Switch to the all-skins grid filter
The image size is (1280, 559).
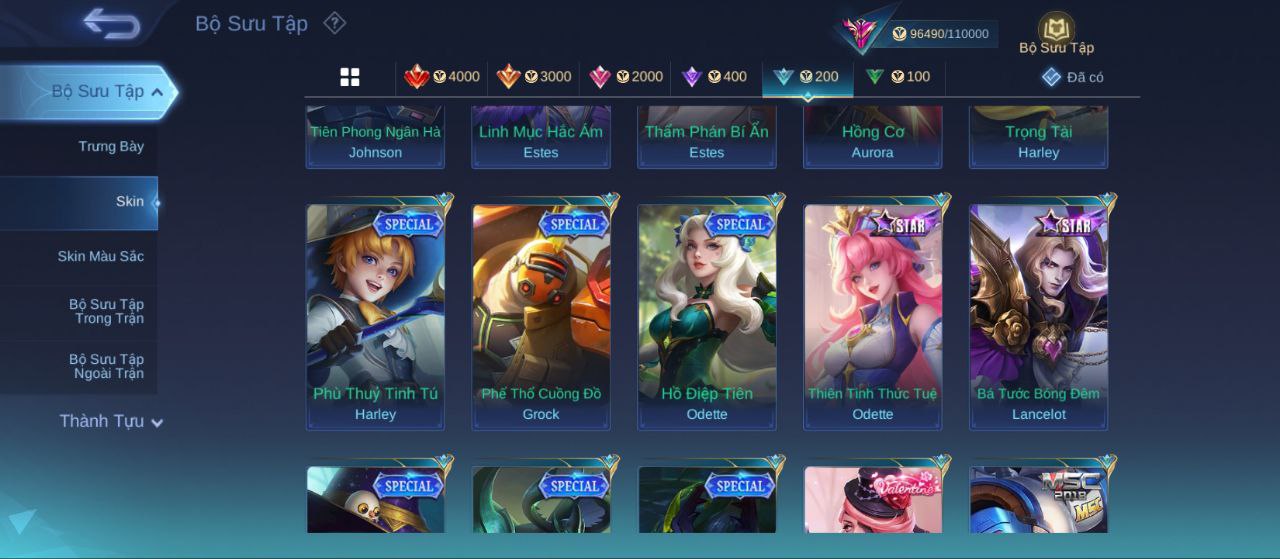pyautogui.click(x=350, y=77)
